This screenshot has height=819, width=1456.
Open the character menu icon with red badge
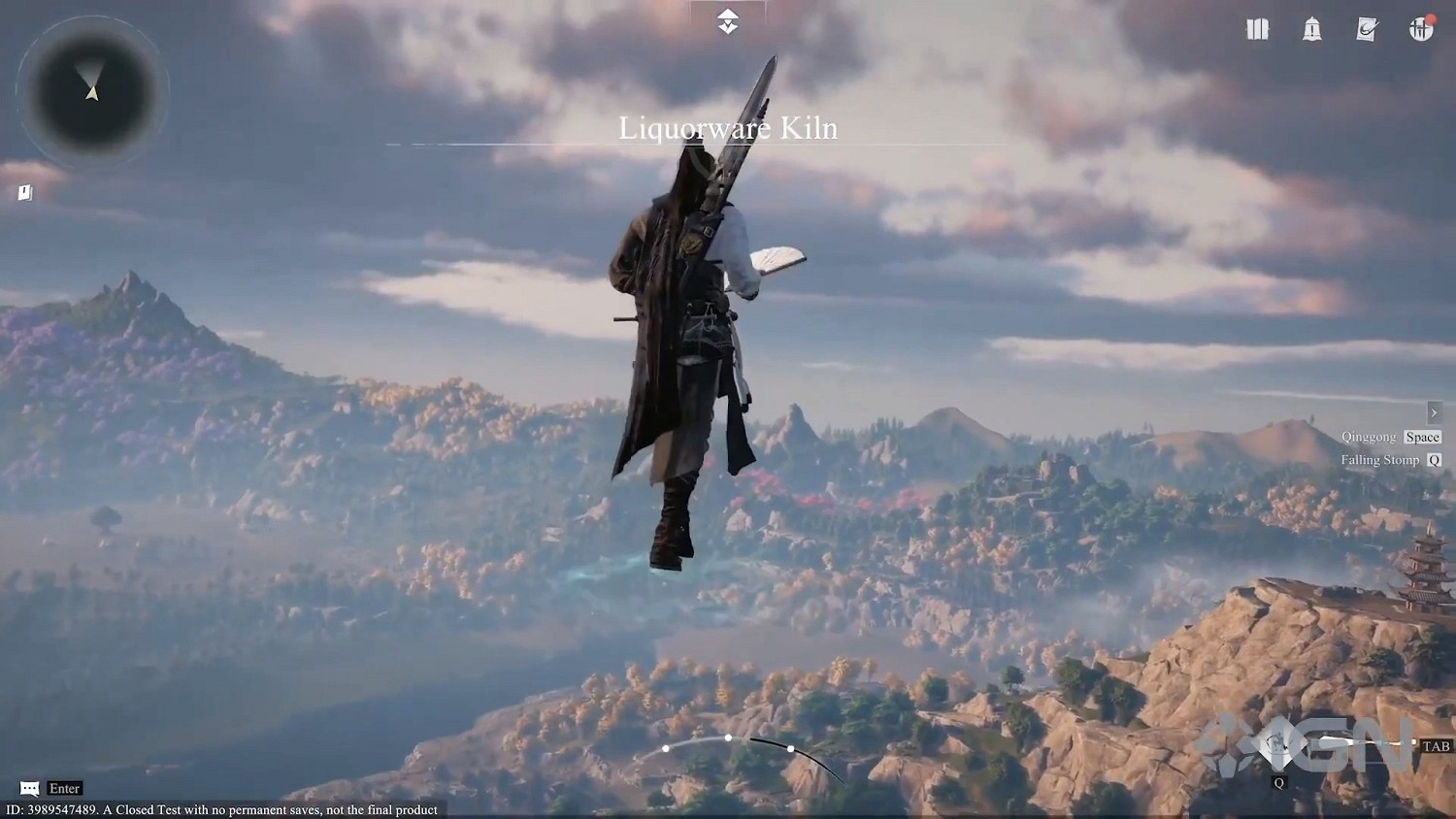click(x=1419, y=30)
